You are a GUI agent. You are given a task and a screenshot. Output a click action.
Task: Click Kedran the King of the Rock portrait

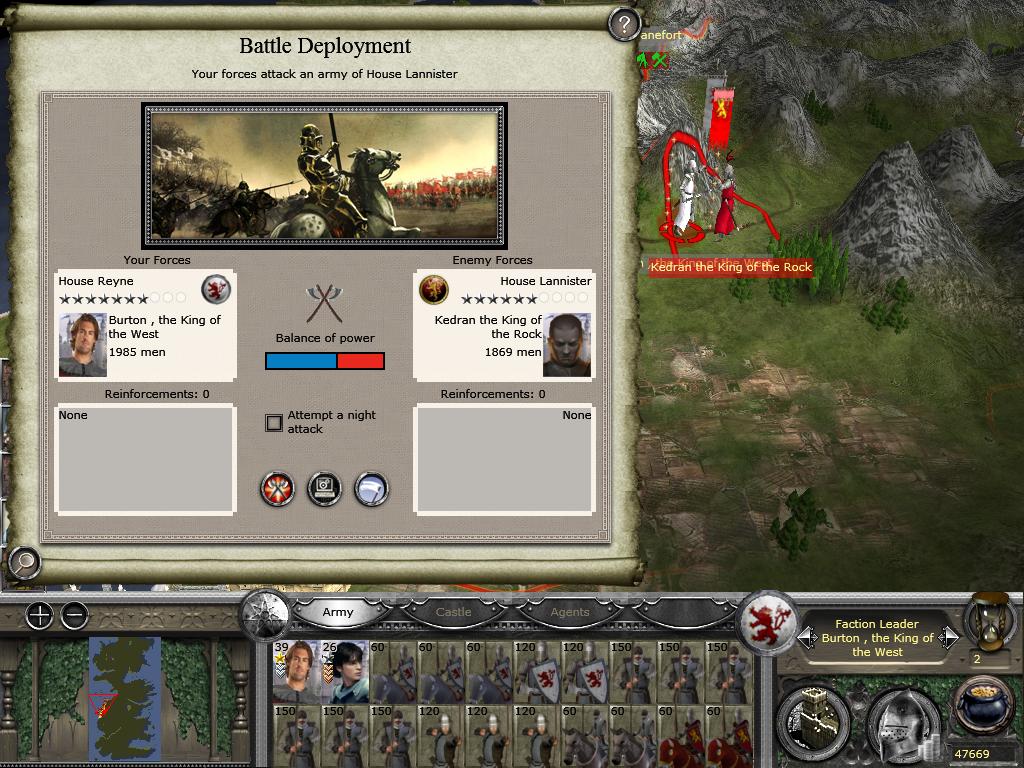567,345
